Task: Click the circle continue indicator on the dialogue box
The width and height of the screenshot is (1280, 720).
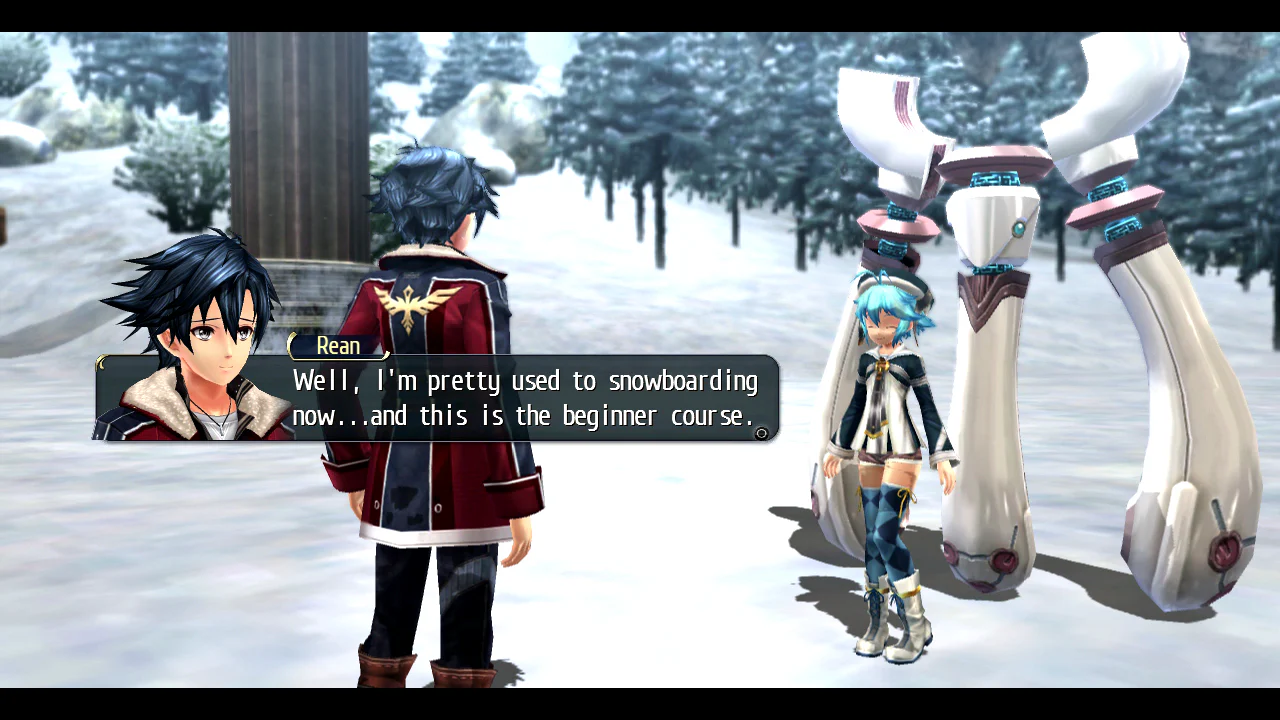Action: point(761,432)
